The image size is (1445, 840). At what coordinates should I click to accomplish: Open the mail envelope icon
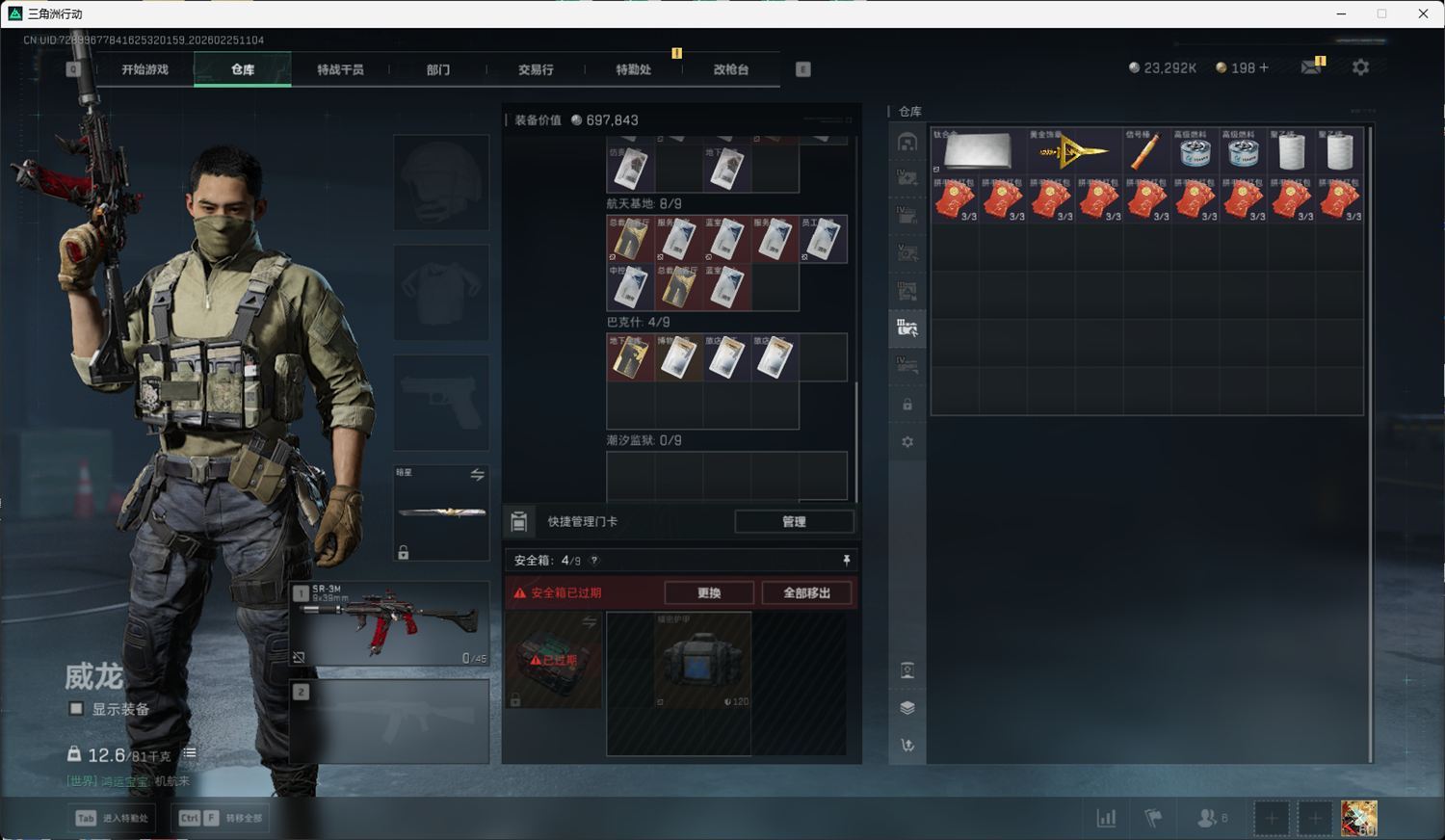(1311, 67)
